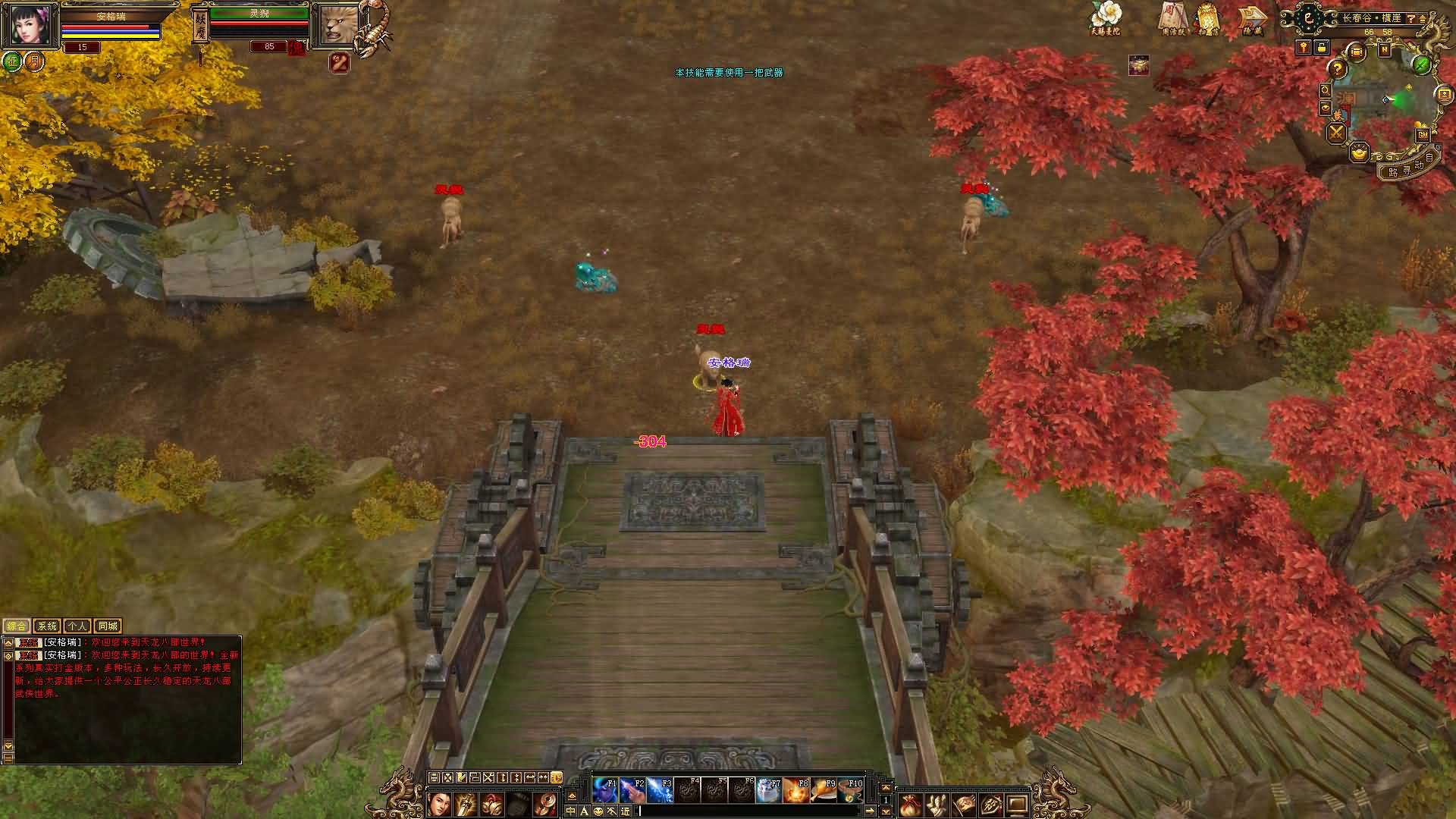This screenshot has width=1456, height=819.
Task: Activate the F1 blue demon skill
Action: [604, 790]
